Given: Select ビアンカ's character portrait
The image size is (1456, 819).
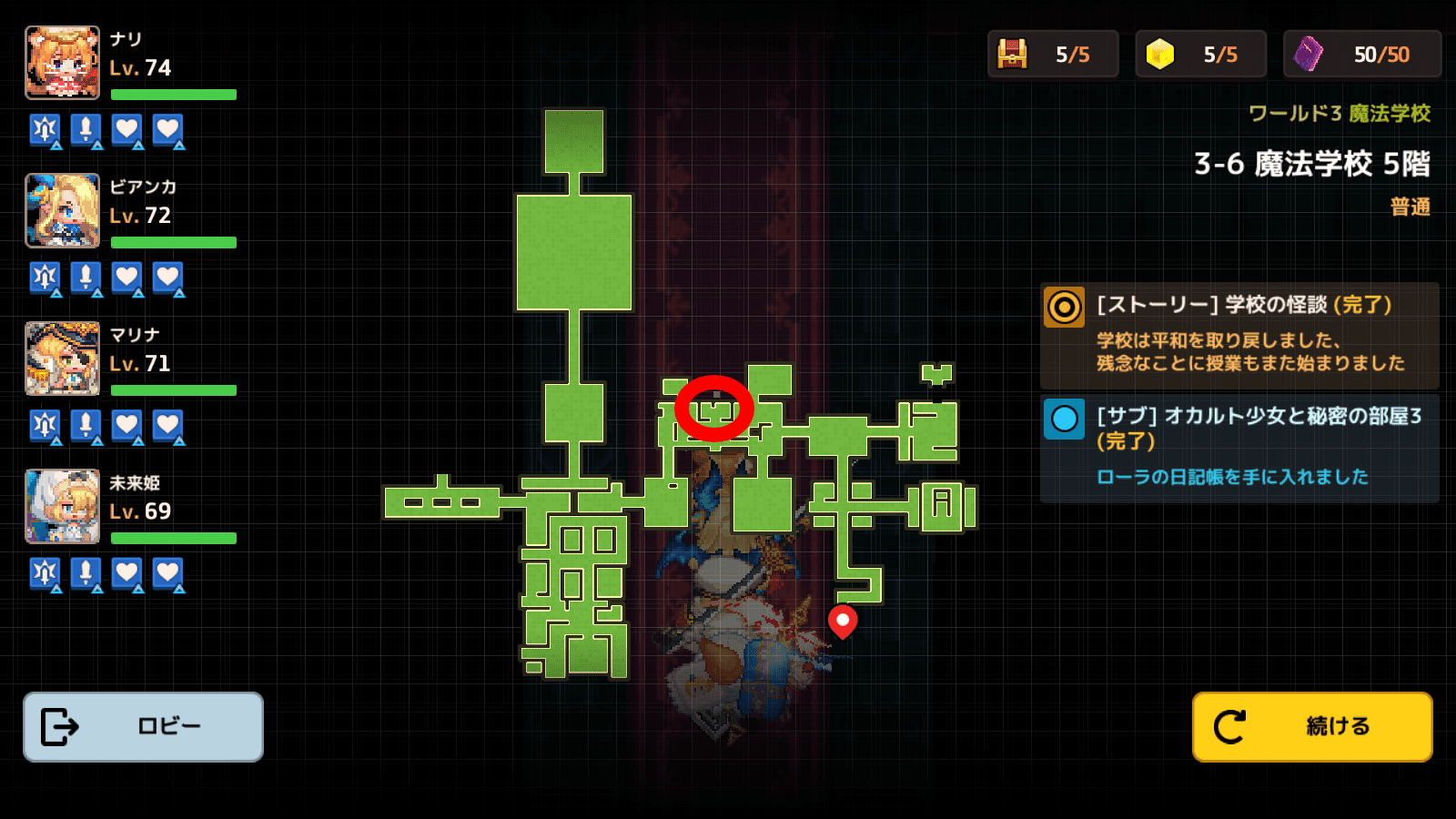Looking at the screenshot, I should (x=62, y=210).
